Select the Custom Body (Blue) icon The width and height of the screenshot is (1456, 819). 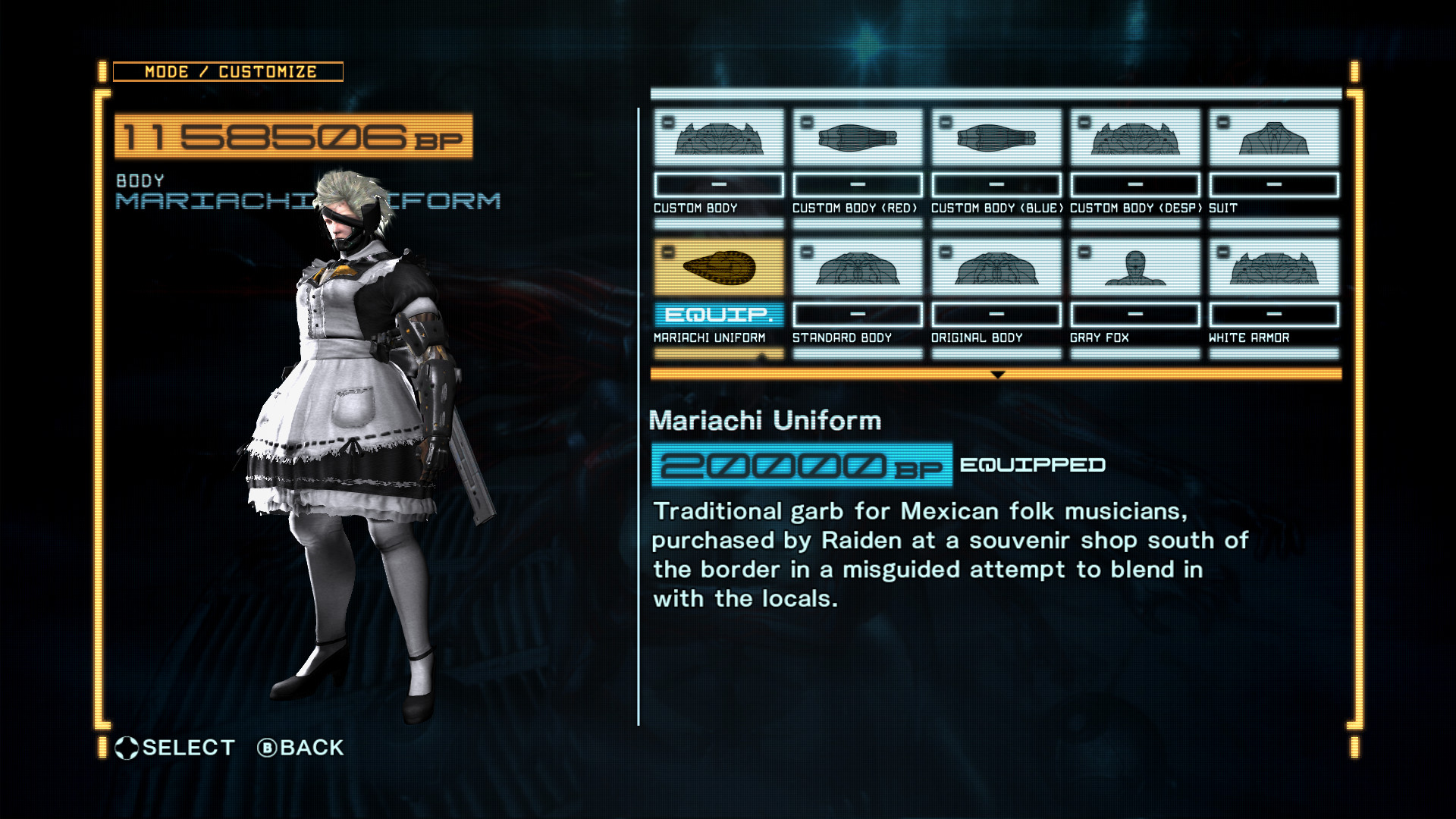(x=995, y=138)
